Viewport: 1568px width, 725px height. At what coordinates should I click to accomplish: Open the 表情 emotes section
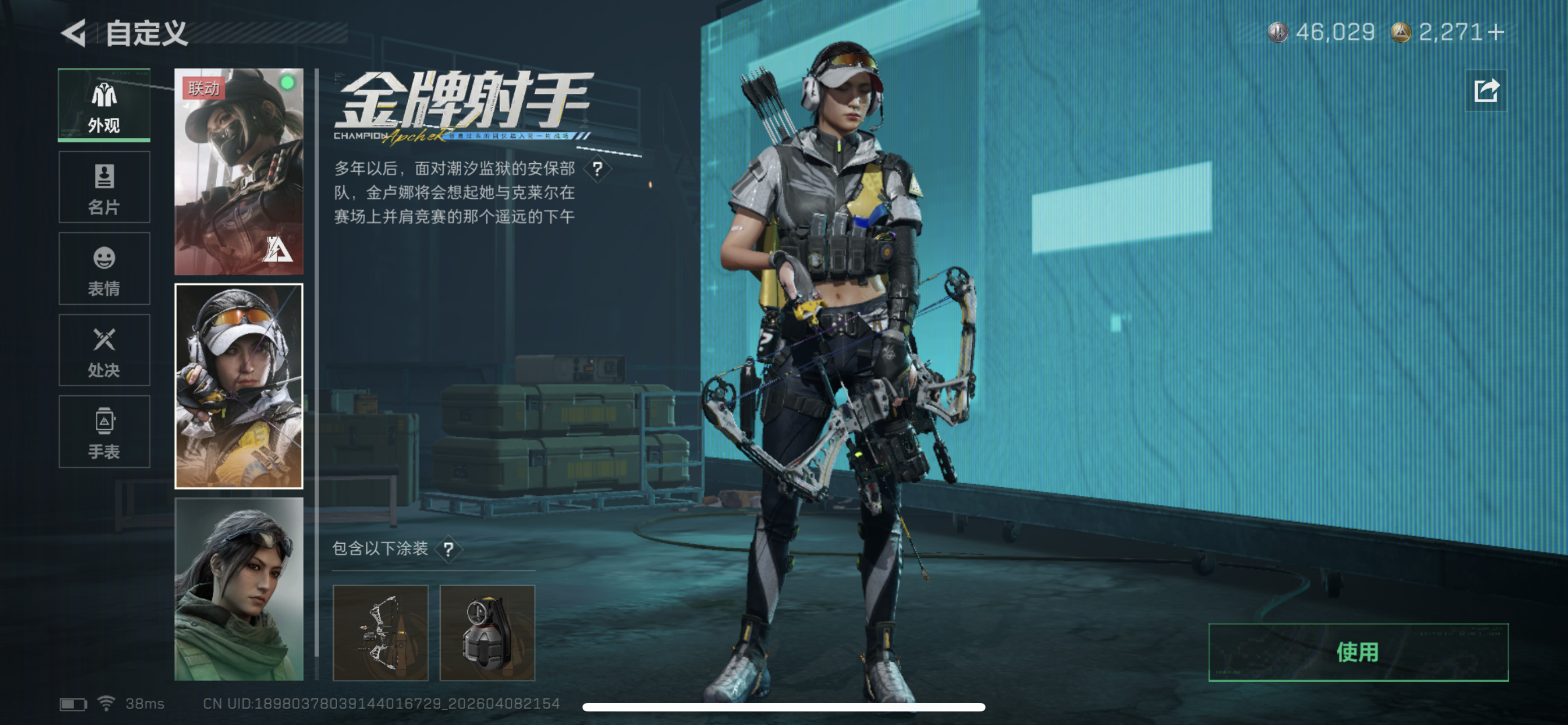[x=104, y=268]
